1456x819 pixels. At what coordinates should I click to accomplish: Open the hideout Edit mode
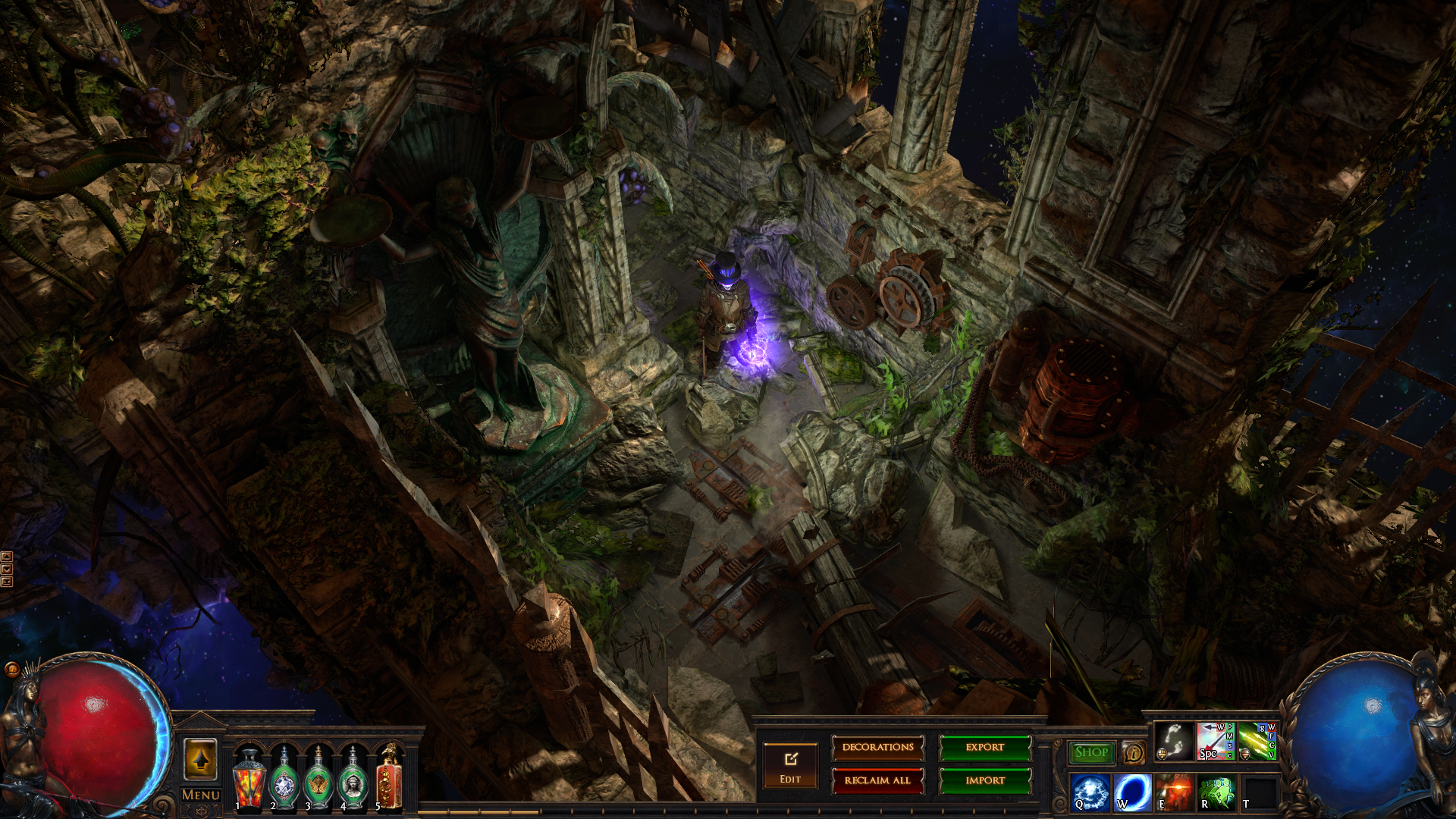(790, 765)
